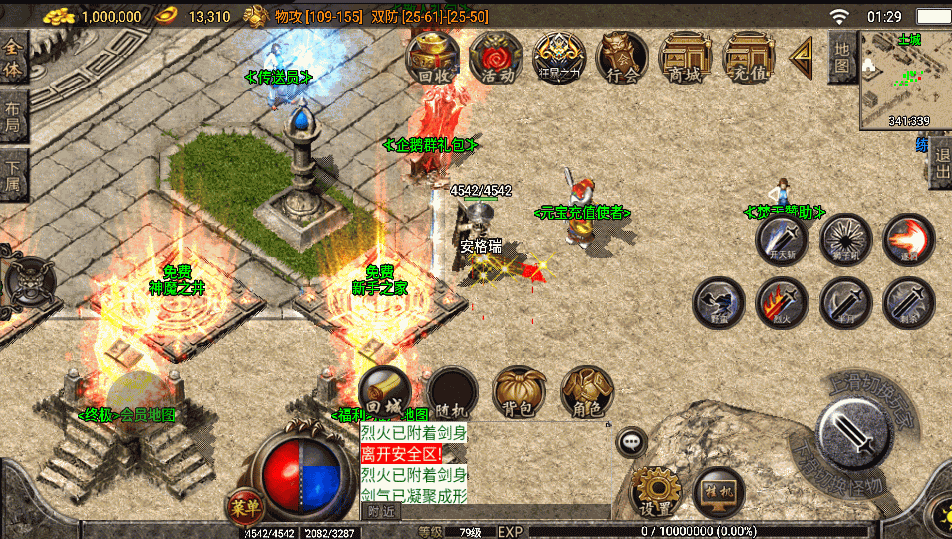The width and height of the screenshot is (952, 539).
Task: Select the 全体 tab on the left
Action: point(14,56)
